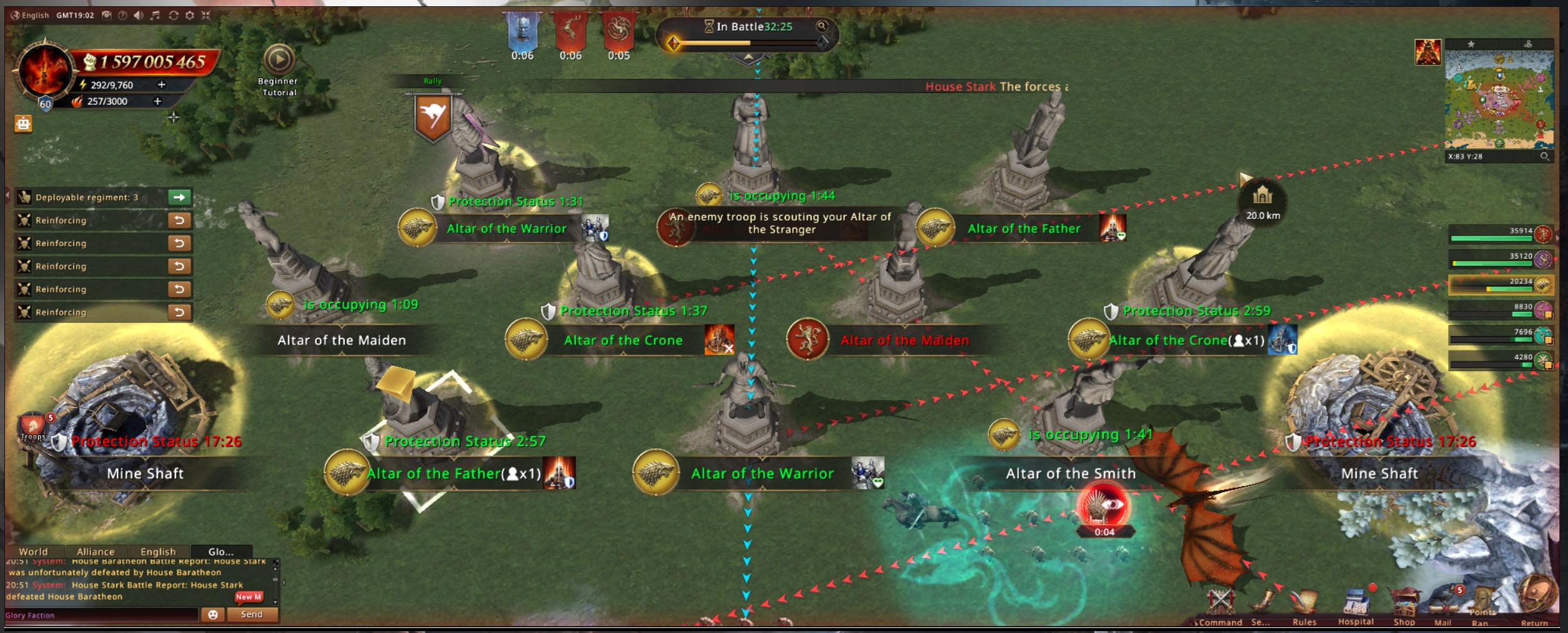This screenshot has width=1568, height=633.
Task: Open the Shop treasure chest
Action: point(1404,605)
